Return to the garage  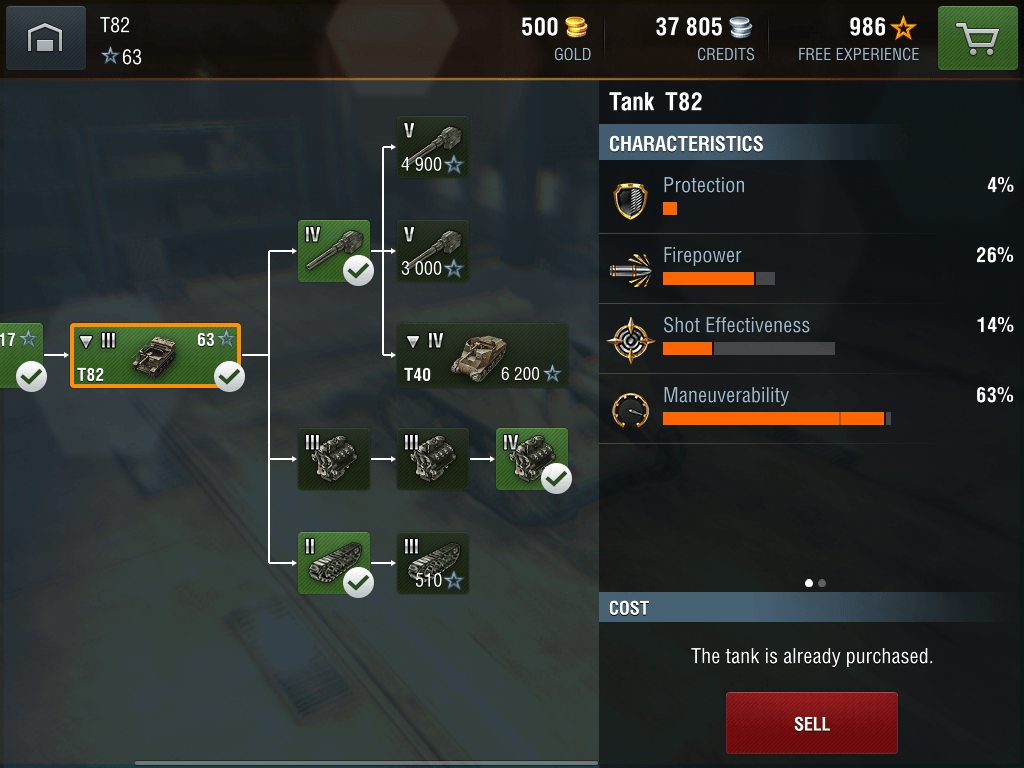[x=46, y=39]
